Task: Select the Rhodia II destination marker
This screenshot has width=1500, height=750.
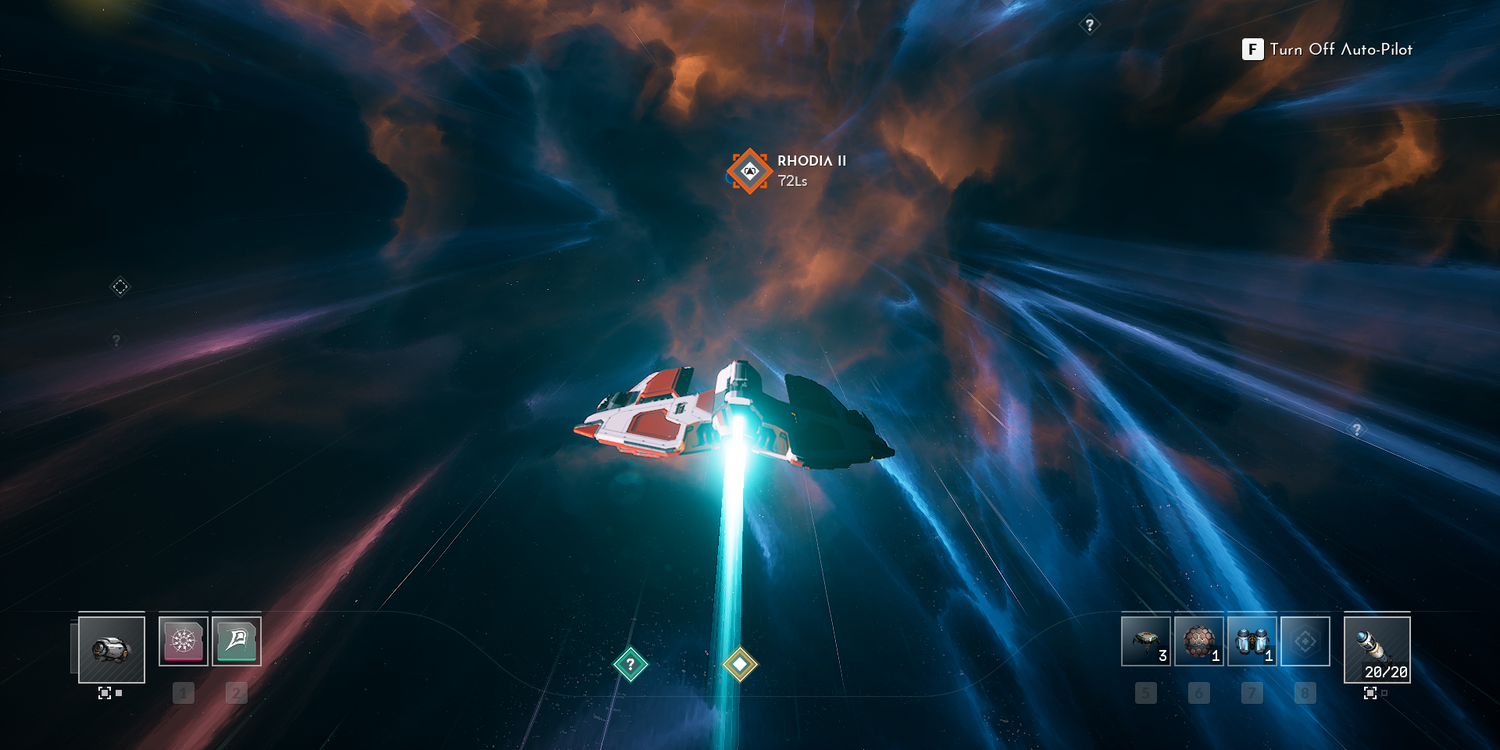Action: click(748, 170)
